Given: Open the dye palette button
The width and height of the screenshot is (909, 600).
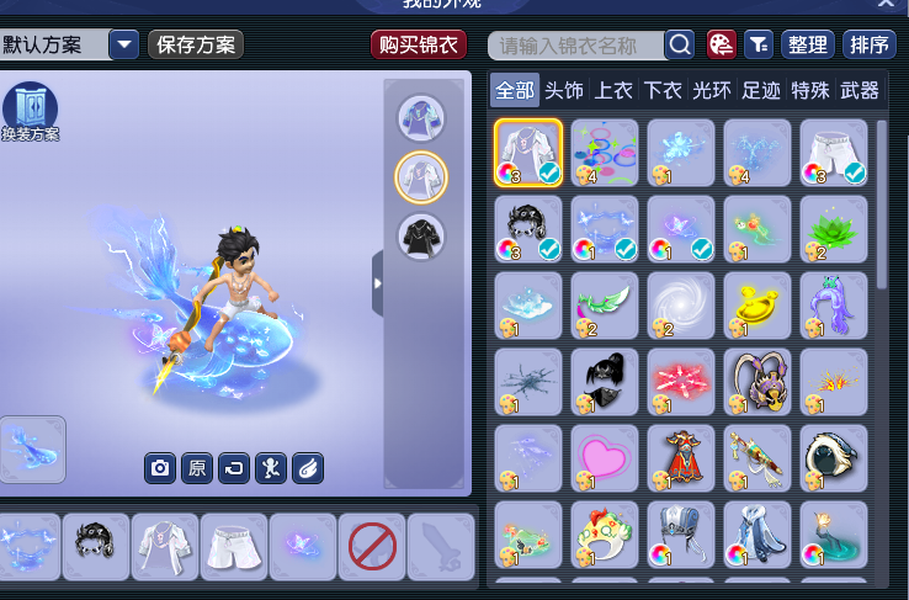Looking at the screenshot, I should point(721,45).
